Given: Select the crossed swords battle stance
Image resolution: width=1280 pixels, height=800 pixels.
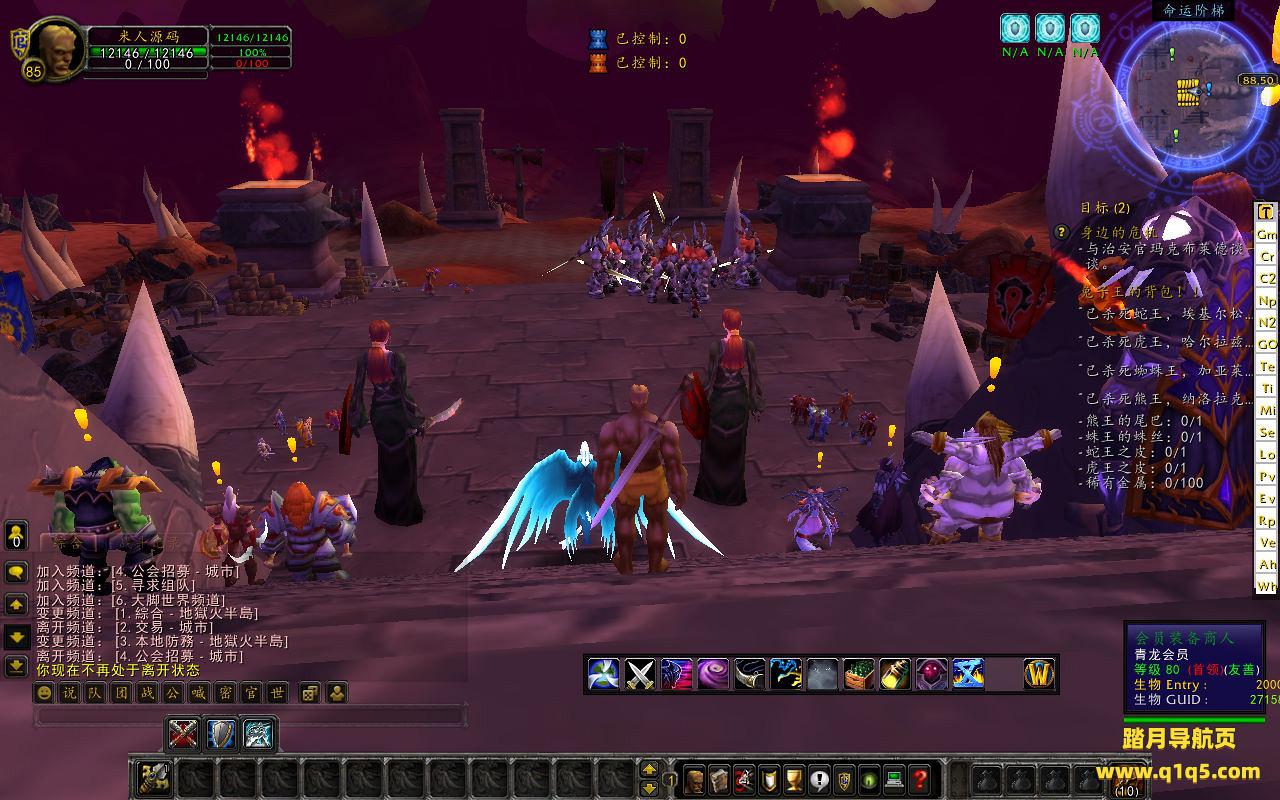Looking at the screenshot, I should click(x=183, y=735).
